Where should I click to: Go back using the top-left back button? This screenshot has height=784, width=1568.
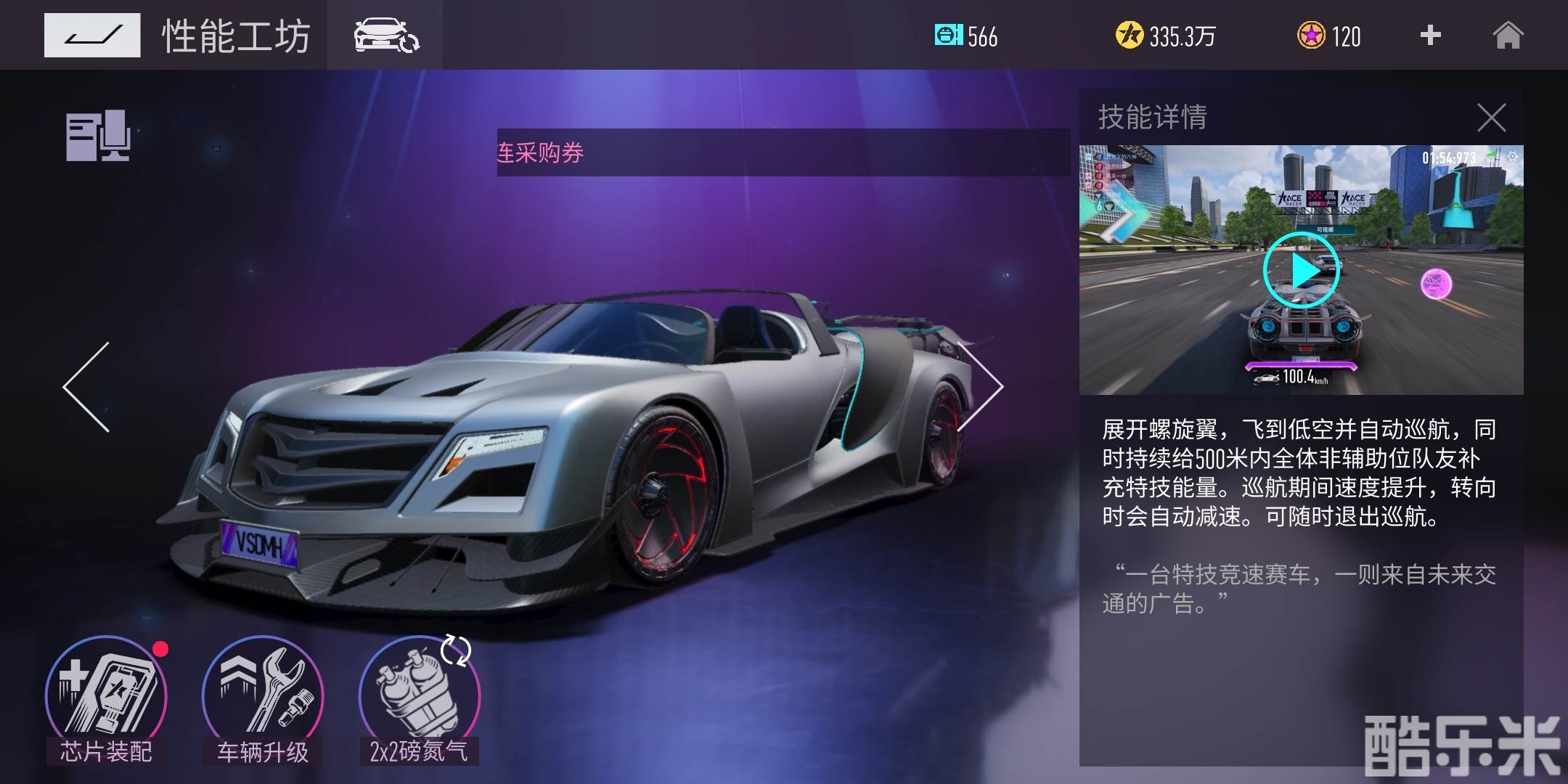click(x=92, y=35)
